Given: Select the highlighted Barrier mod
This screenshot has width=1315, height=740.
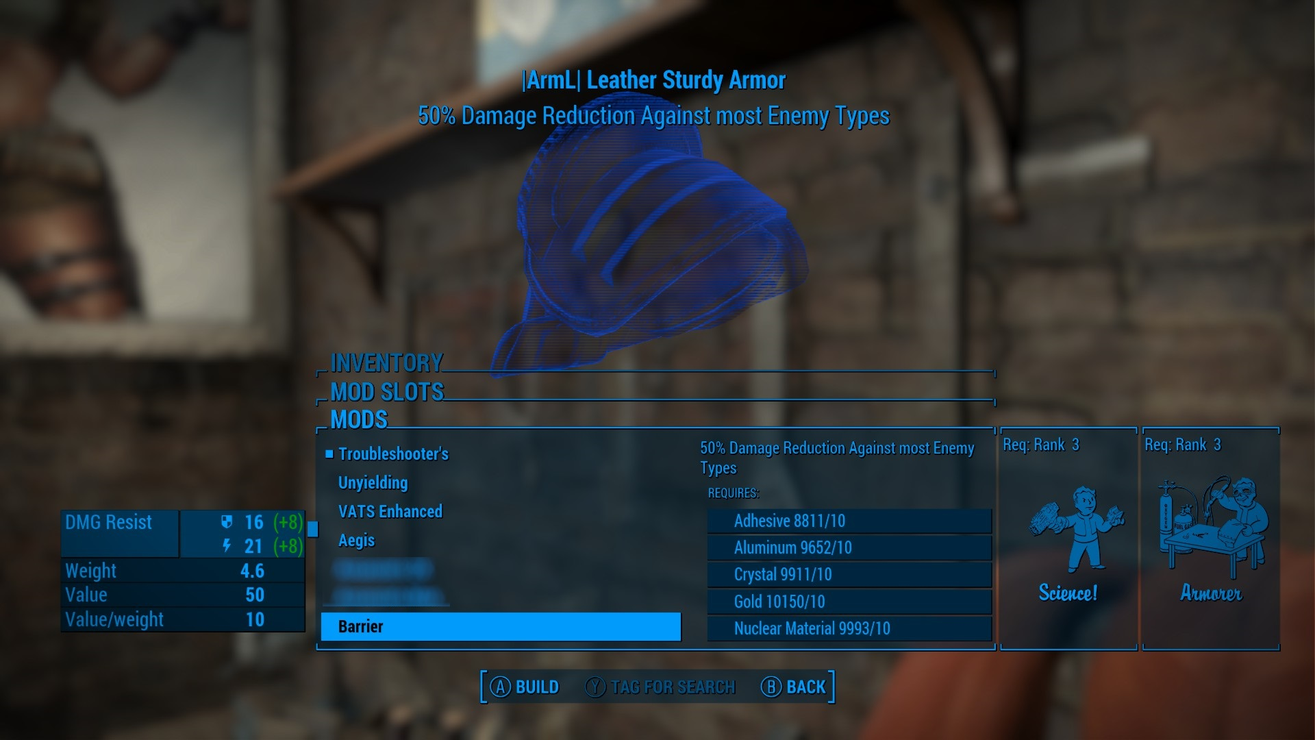Looking at the screenshot, I should point(500,627).
